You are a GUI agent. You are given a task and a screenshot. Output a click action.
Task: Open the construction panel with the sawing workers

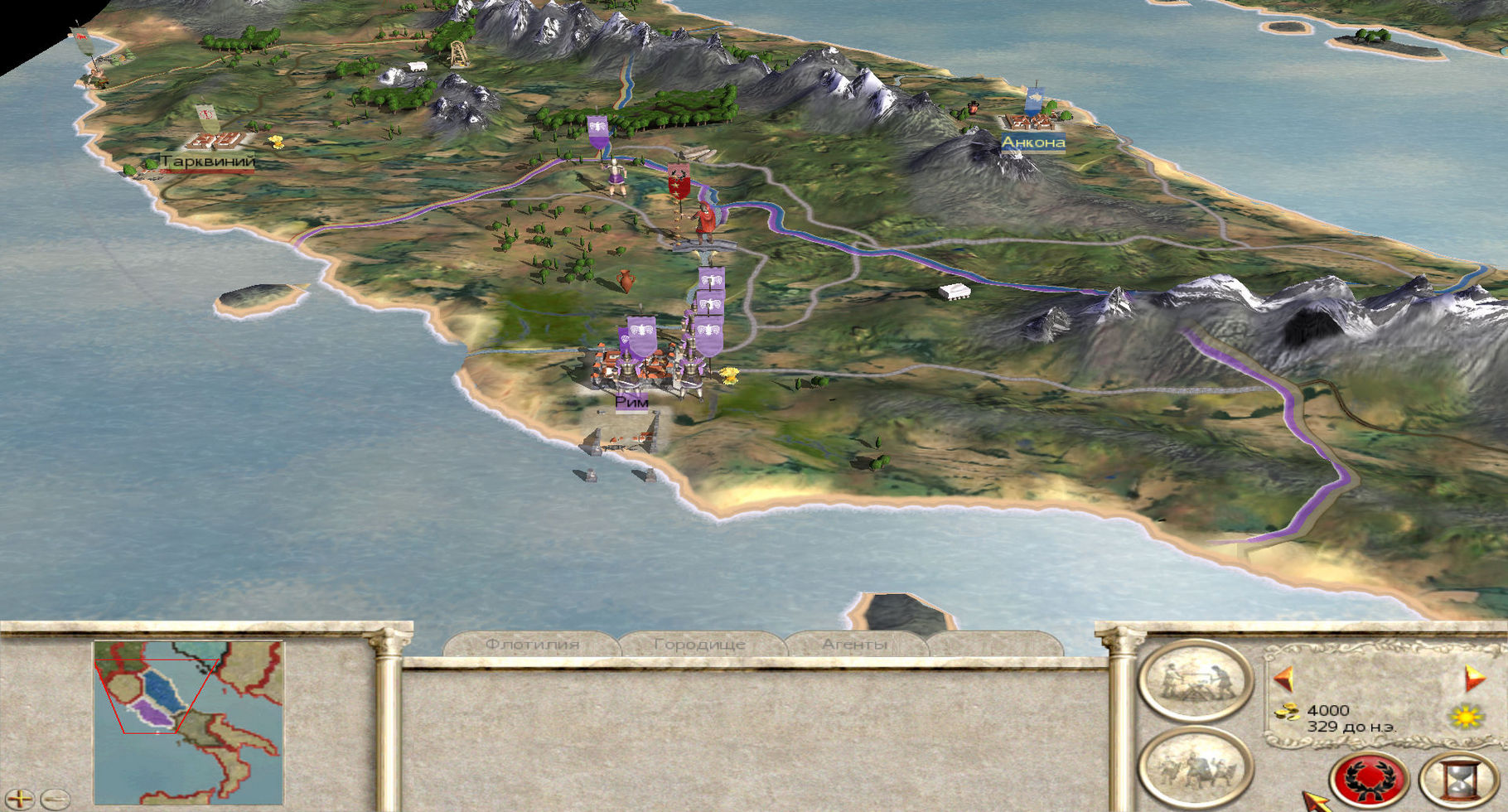tap(1195, 680)
